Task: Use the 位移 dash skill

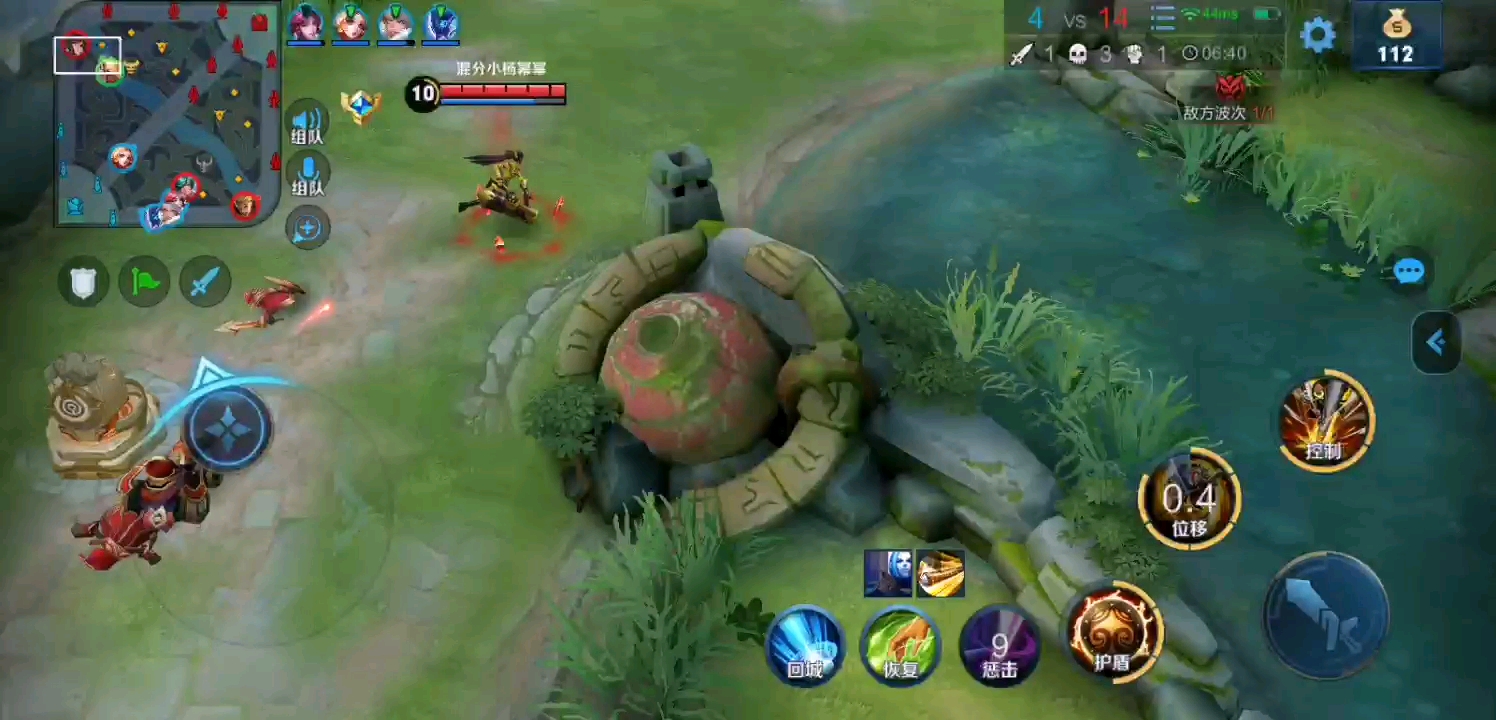Action: (1189, 499)
